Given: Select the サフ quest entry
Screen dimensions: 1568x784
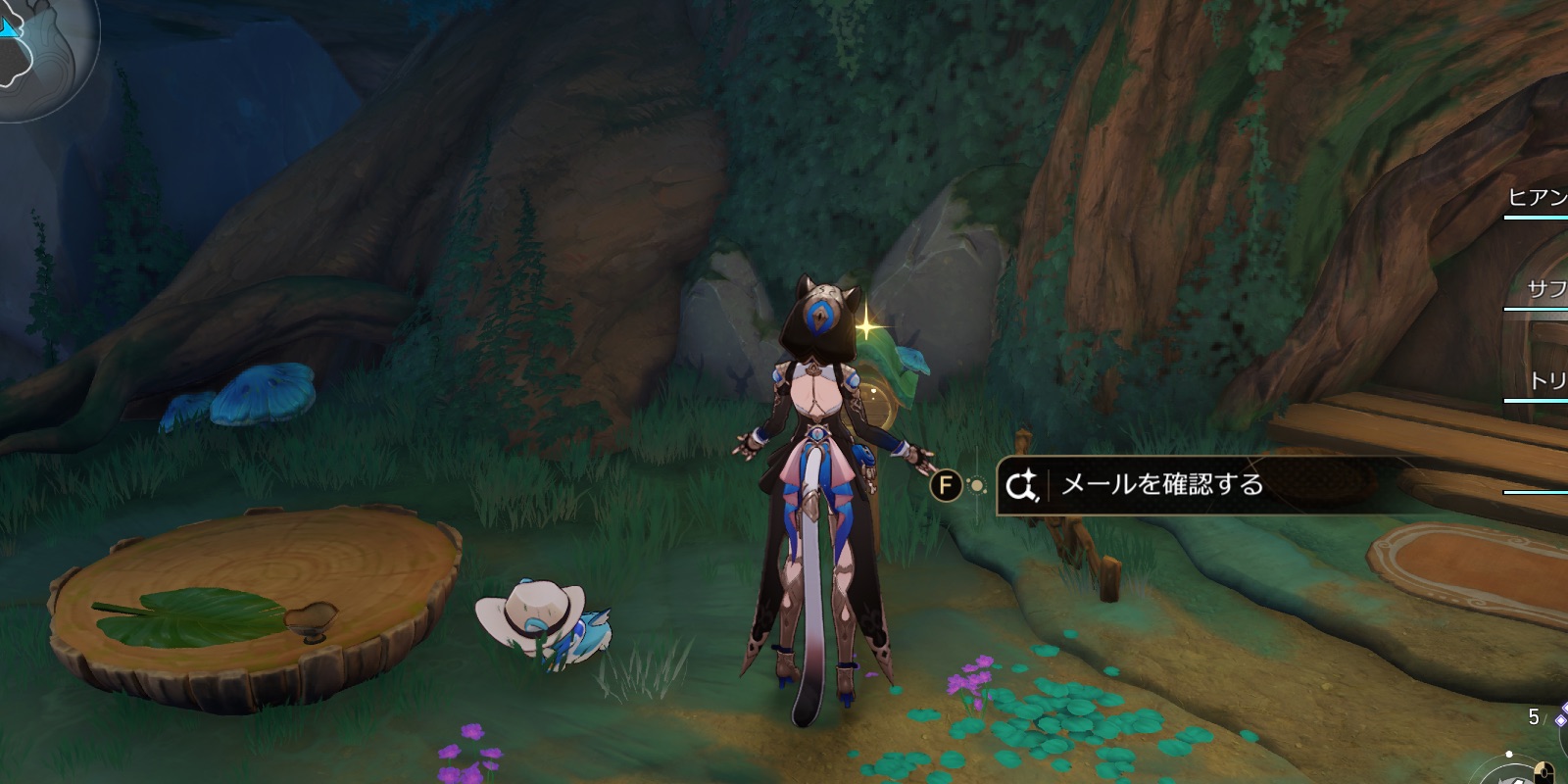Looking at the screenshot, I should [x=1543, y=288].
